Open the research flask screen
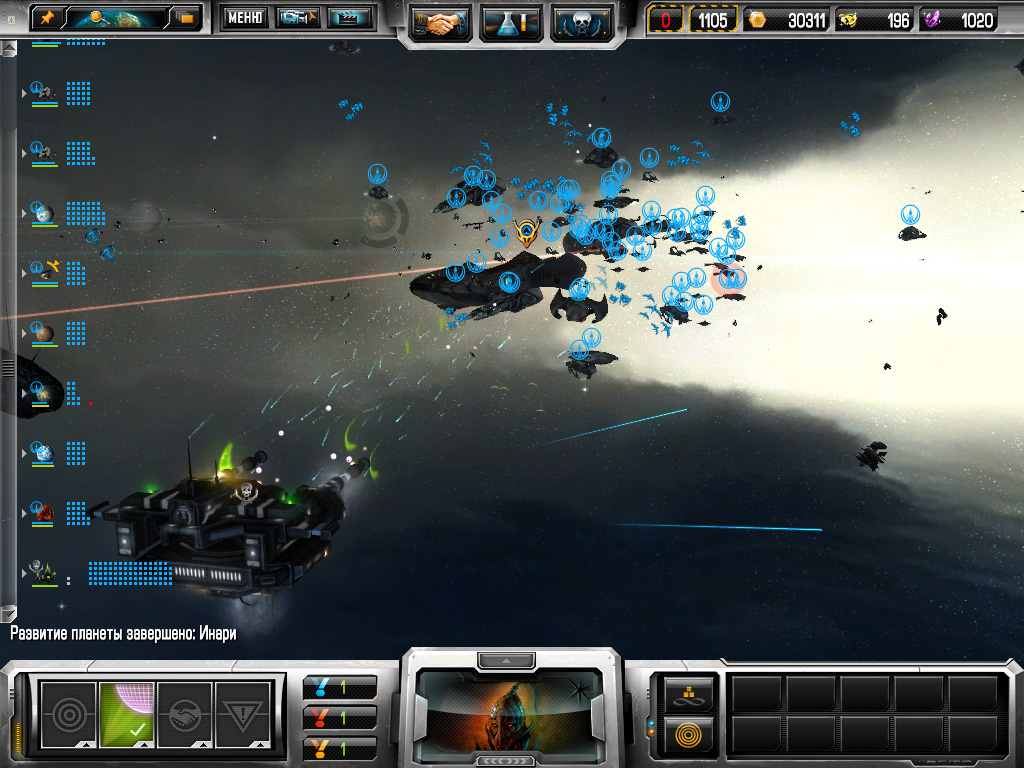Viewport: 1024px width, 768px height. click(511, 21)
